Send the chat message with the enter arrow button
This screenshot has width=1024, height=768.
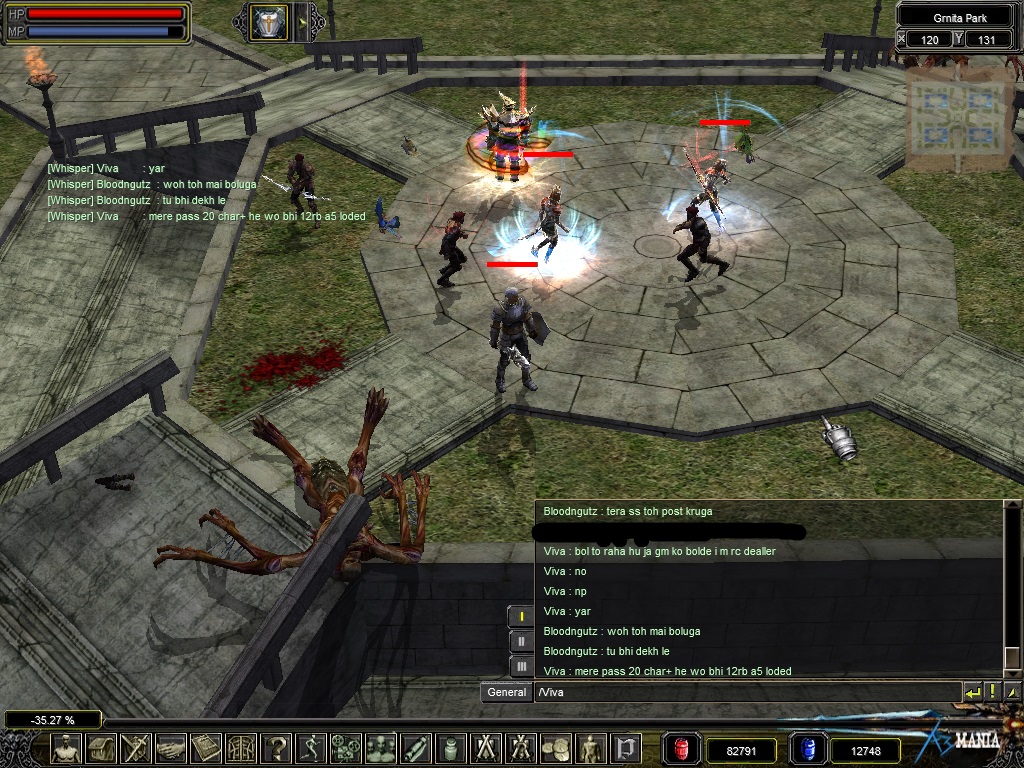coord(973,692)
